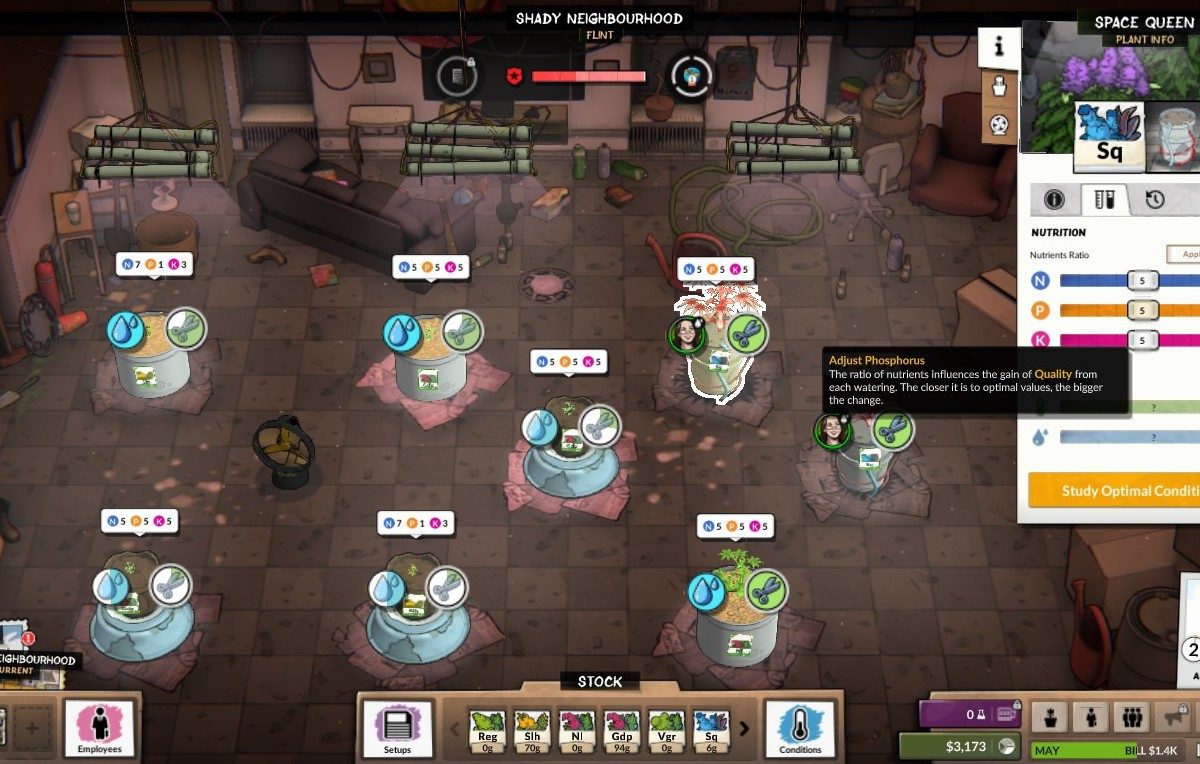1200x764 pixels.
Task: Switch to the nutrition test-tube tab
Action: [1104, 200]
